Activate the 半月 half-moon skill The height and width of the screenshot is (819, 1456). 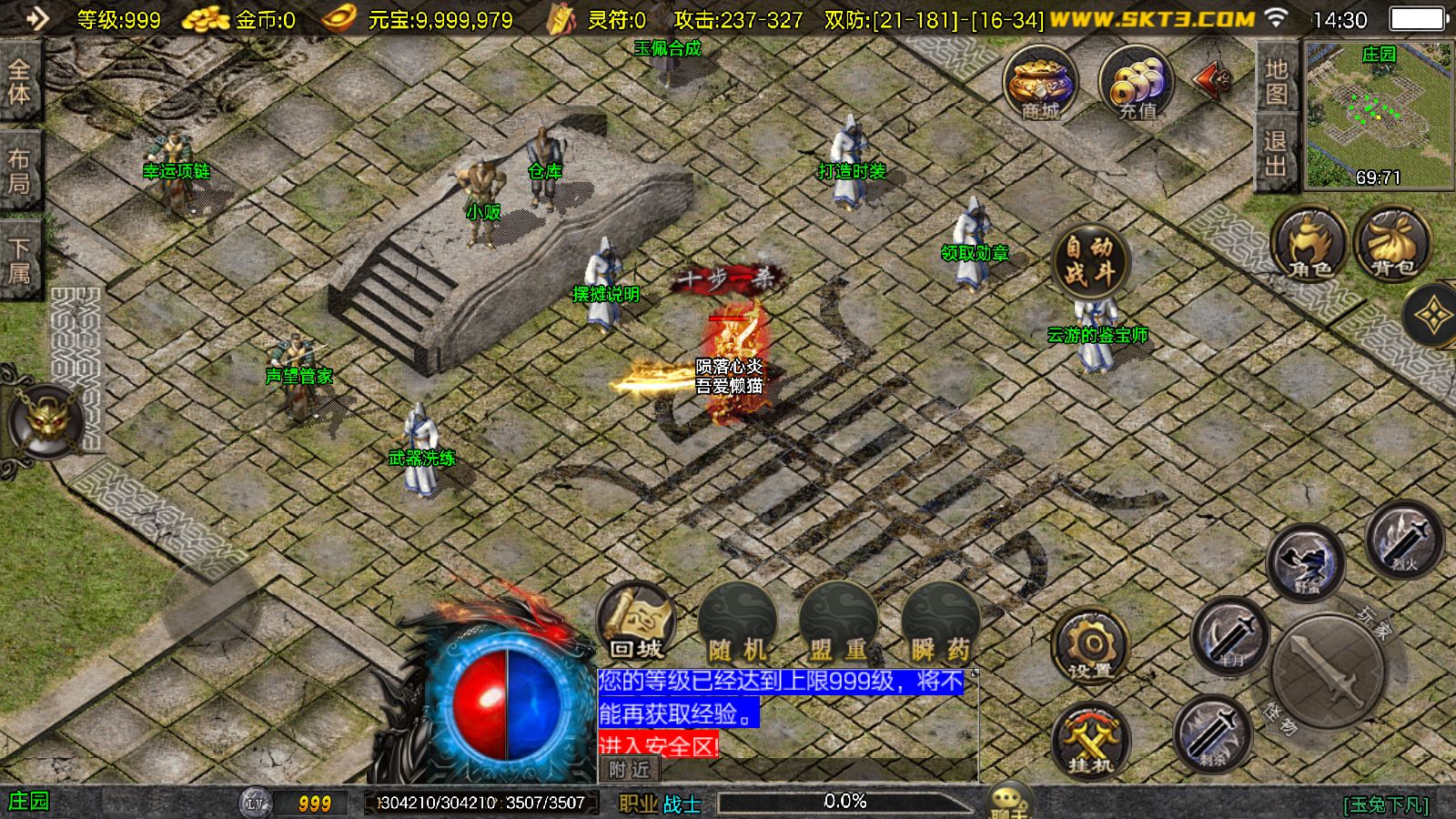(1230, 635)
